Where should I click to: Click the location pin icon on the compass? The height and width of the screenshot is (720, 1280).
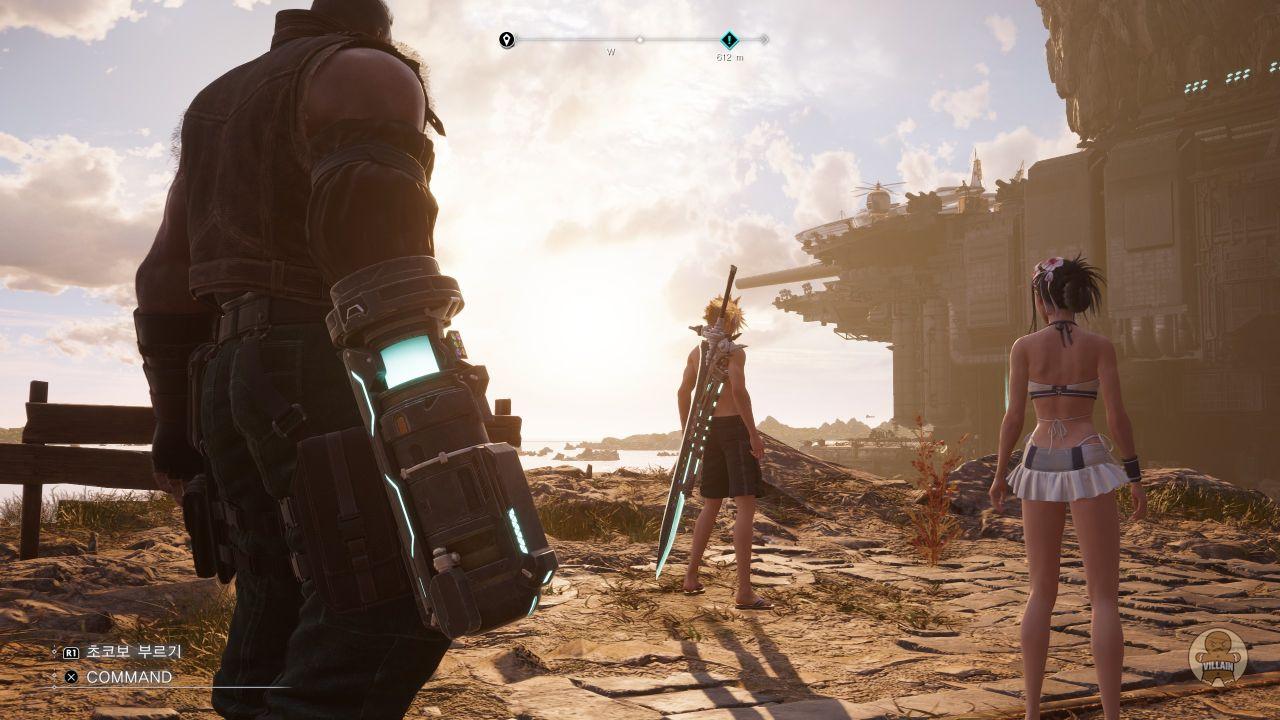[x=507, y=40]
